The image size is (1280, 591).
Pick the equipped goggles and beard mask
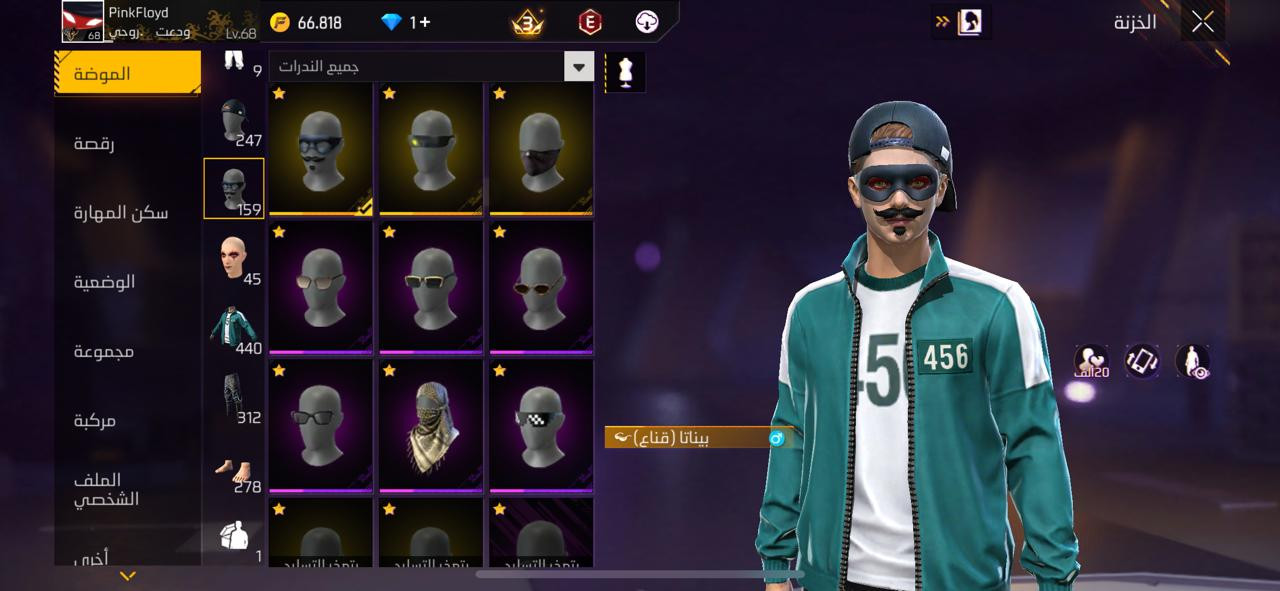click(x=321, y=148)
